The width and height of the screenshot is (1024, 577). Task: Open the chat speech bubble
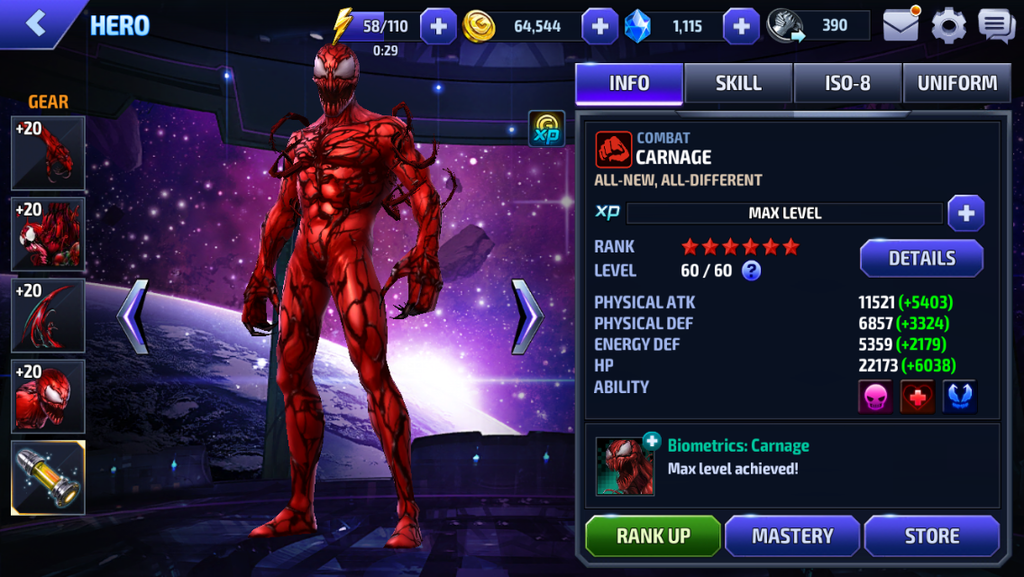[996, 26]
